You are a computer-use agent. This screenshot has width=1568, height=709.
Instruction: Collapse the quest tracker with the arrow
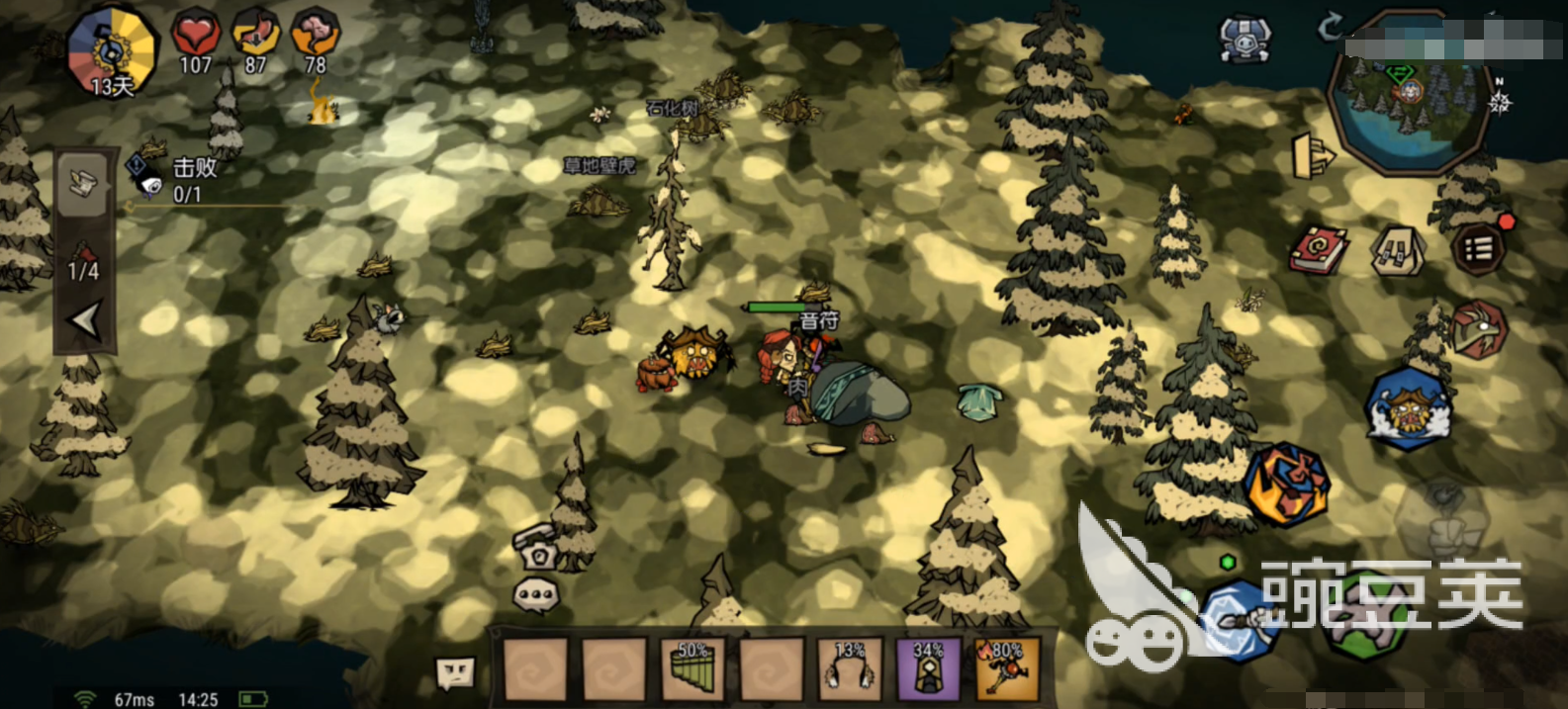point(85,320)
